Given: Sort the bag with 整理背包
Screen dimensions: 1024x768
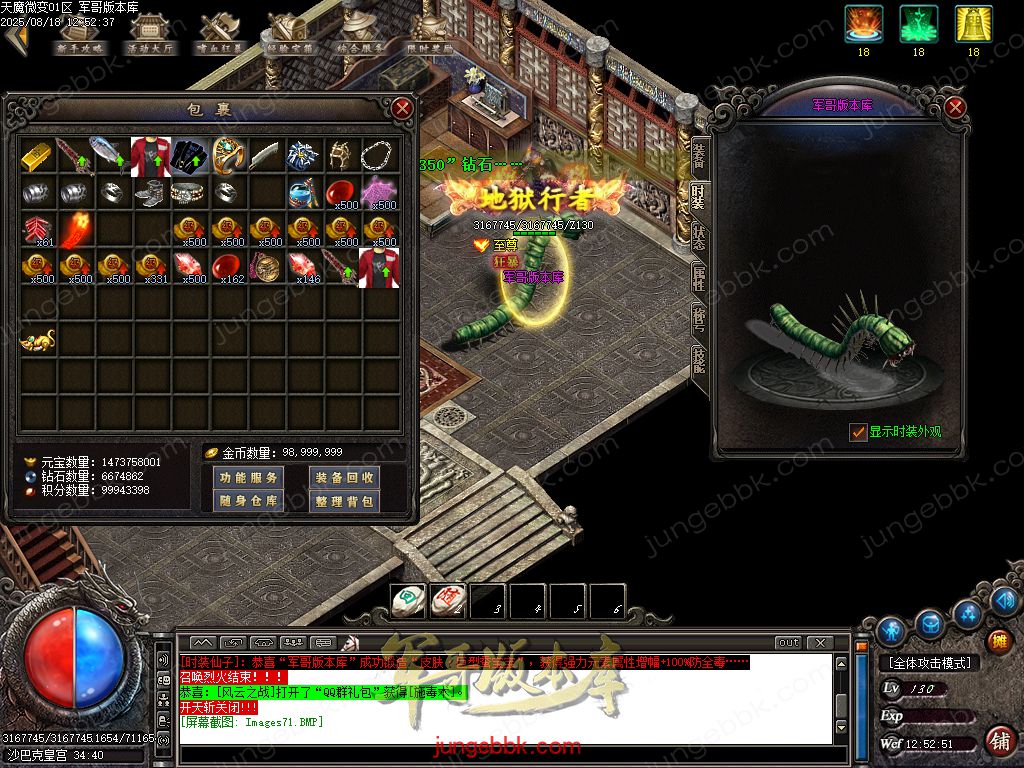Looking at the screenshot, I should [344, 501].
